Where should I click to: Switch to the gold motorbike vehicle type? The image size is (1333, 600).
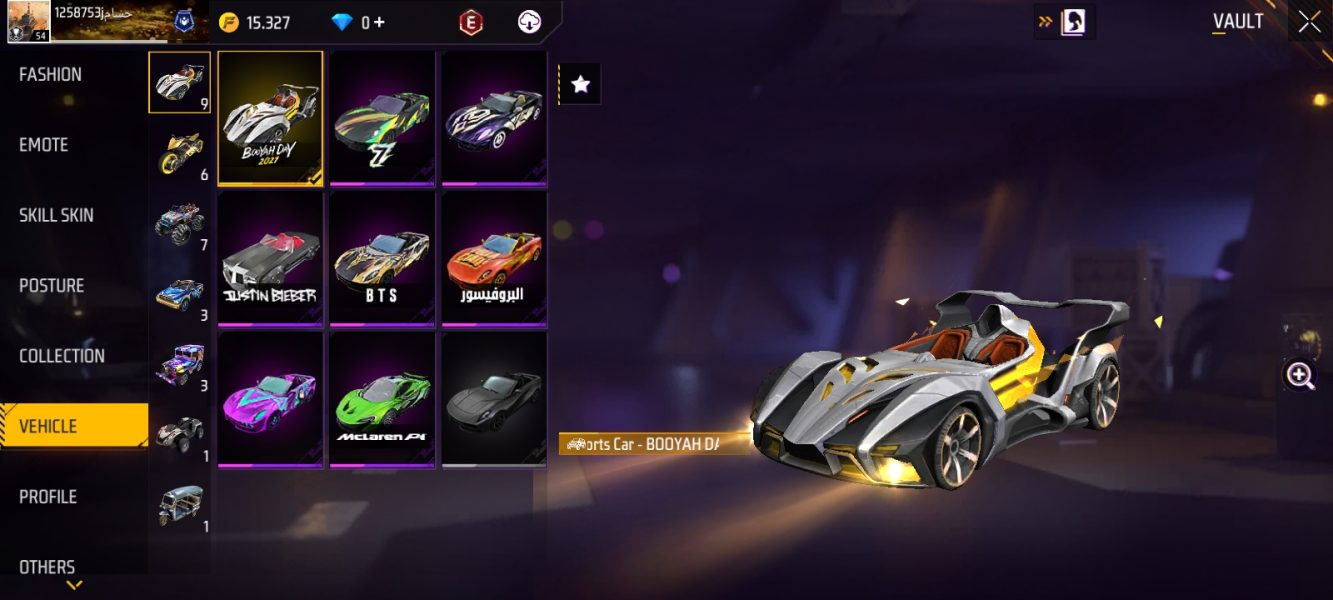click(x=180, y=153)
